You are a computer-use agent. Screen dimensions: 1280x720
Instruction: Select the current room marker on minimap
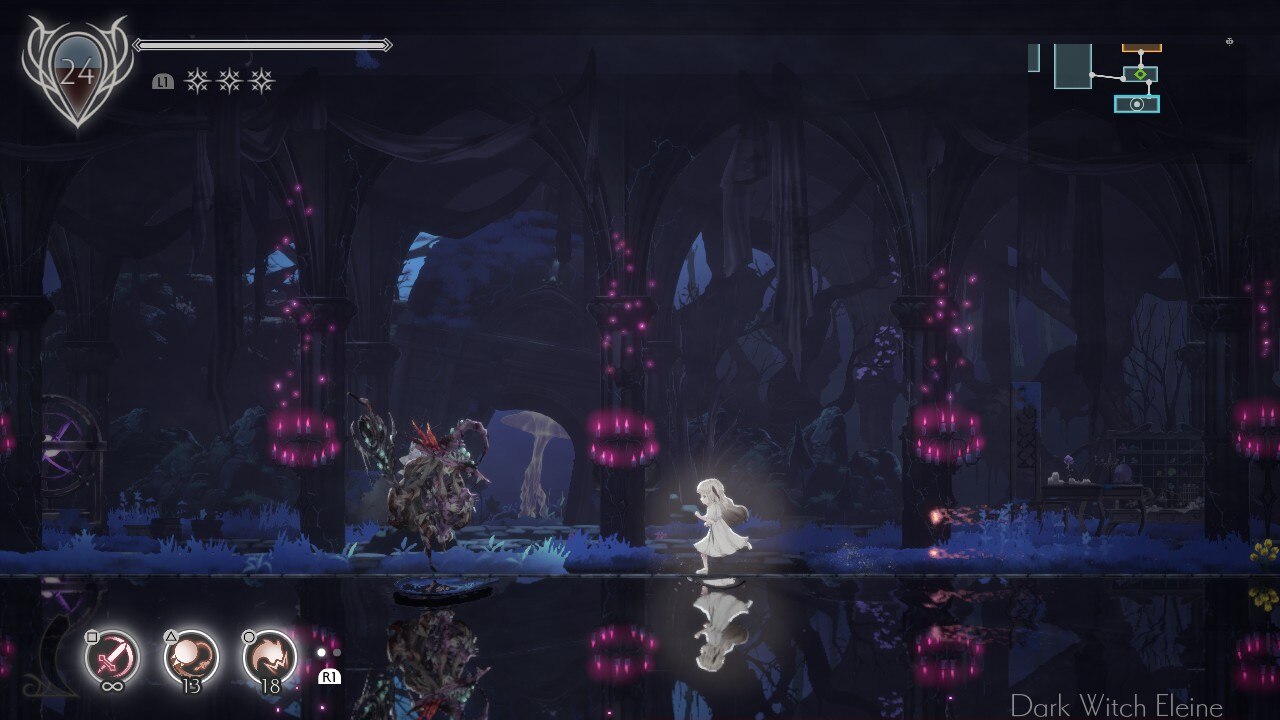click(1137, 104)
